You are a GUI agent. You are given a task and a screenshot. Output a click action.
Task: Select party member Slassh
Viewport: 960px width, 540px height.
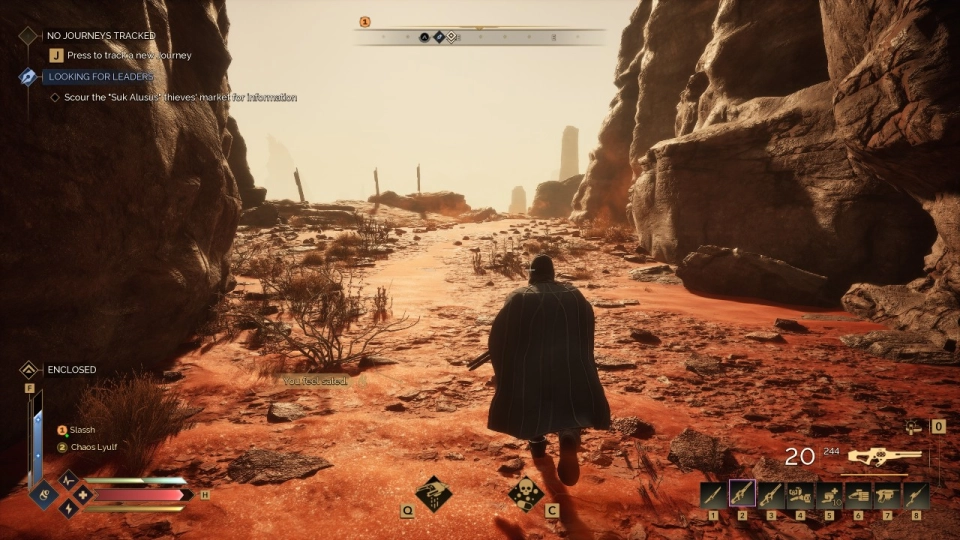pyautogui.click(x=82, y=430)
